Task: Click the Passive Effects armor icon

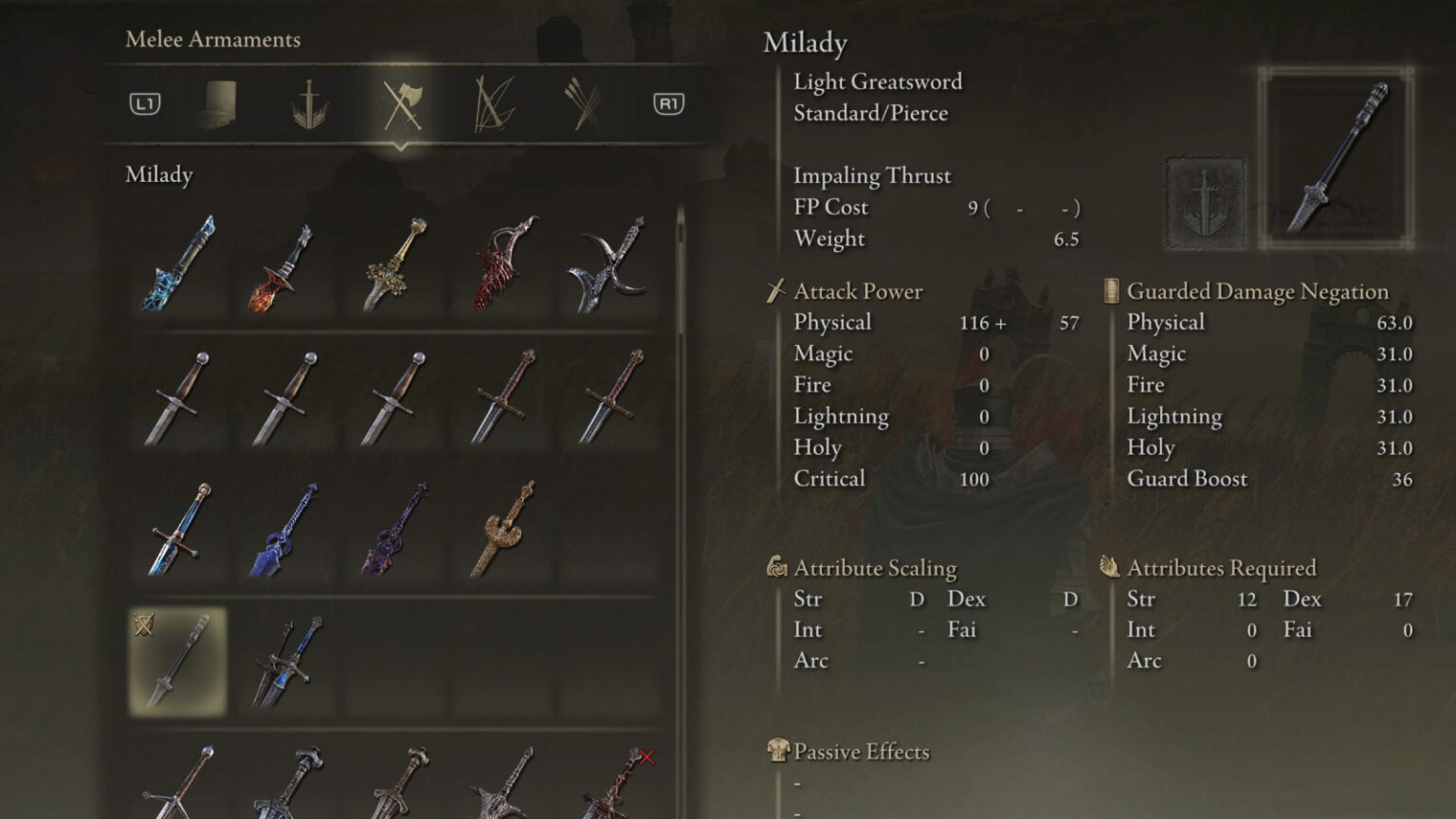Action: [x=777, y=751]
